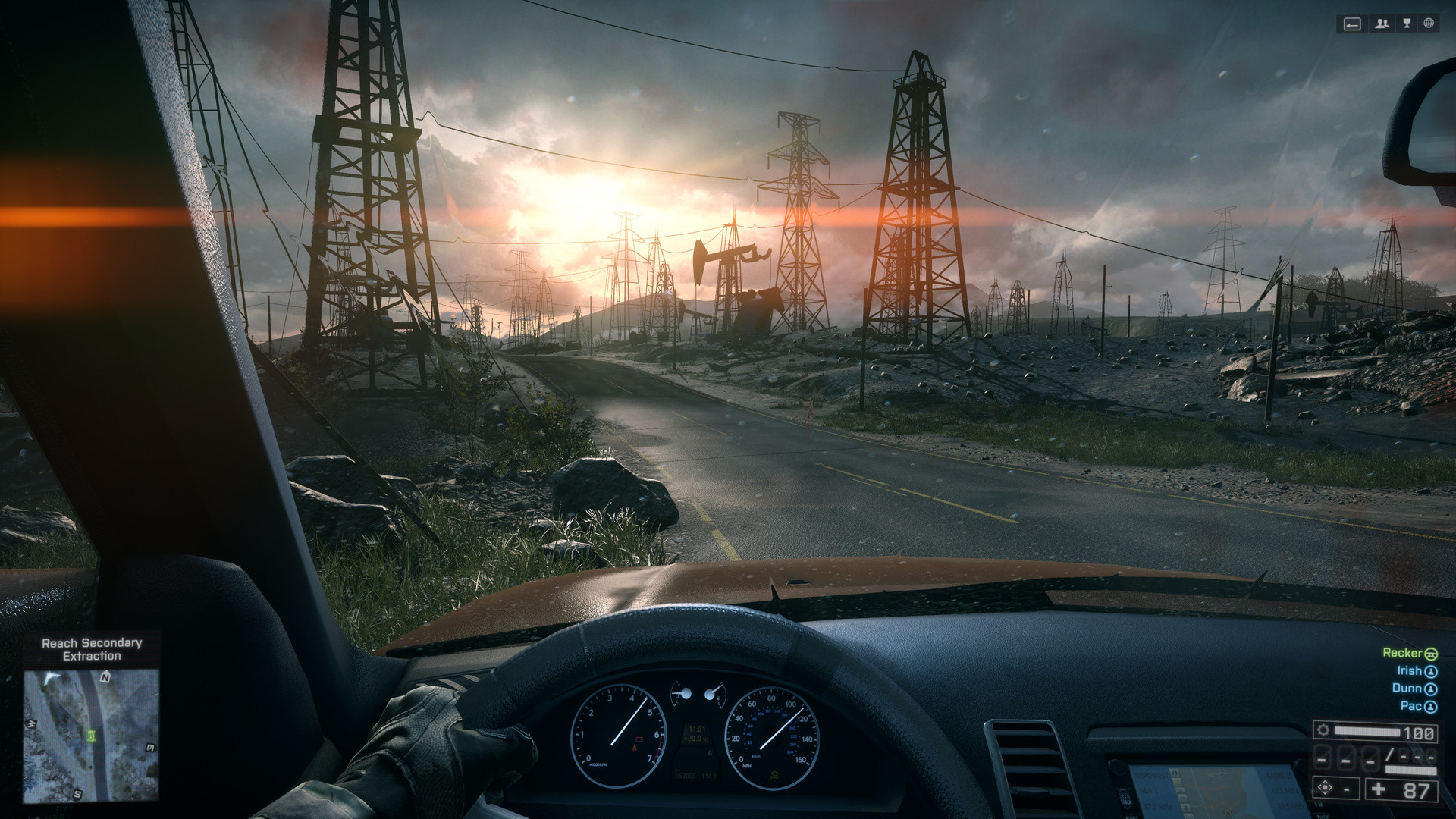Viewport: 1456px width, 819px height.
Task: Click the back arrow icon in the top bar
Action: click(1352, 24)
